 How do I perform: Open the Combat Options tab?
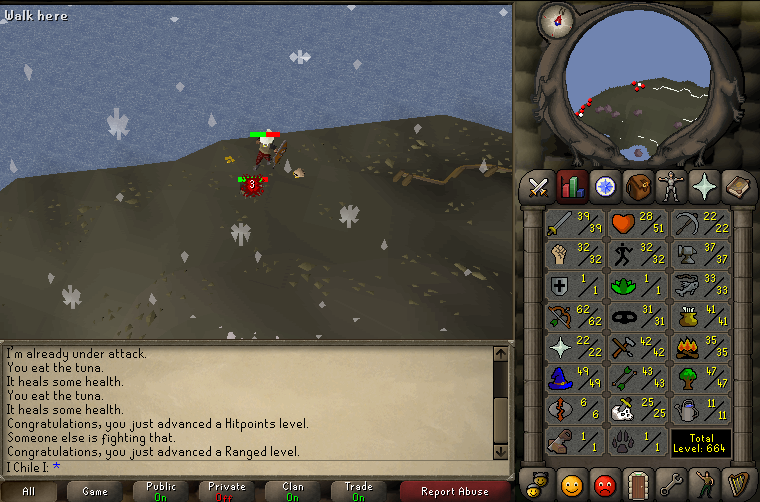[540, 186]
